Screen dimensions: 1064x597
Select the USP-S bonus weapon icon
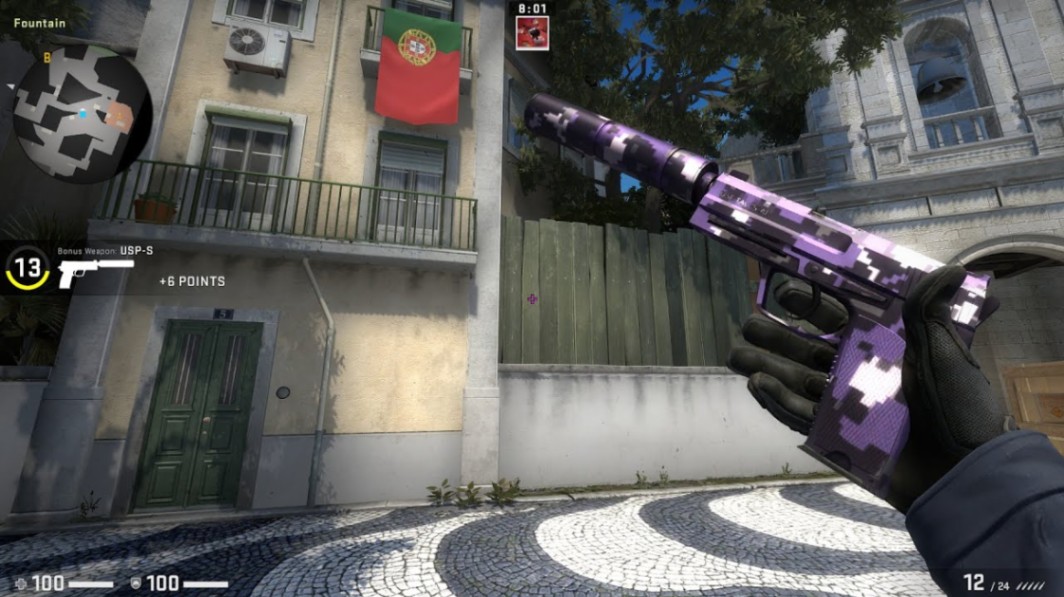click(94, 271)
